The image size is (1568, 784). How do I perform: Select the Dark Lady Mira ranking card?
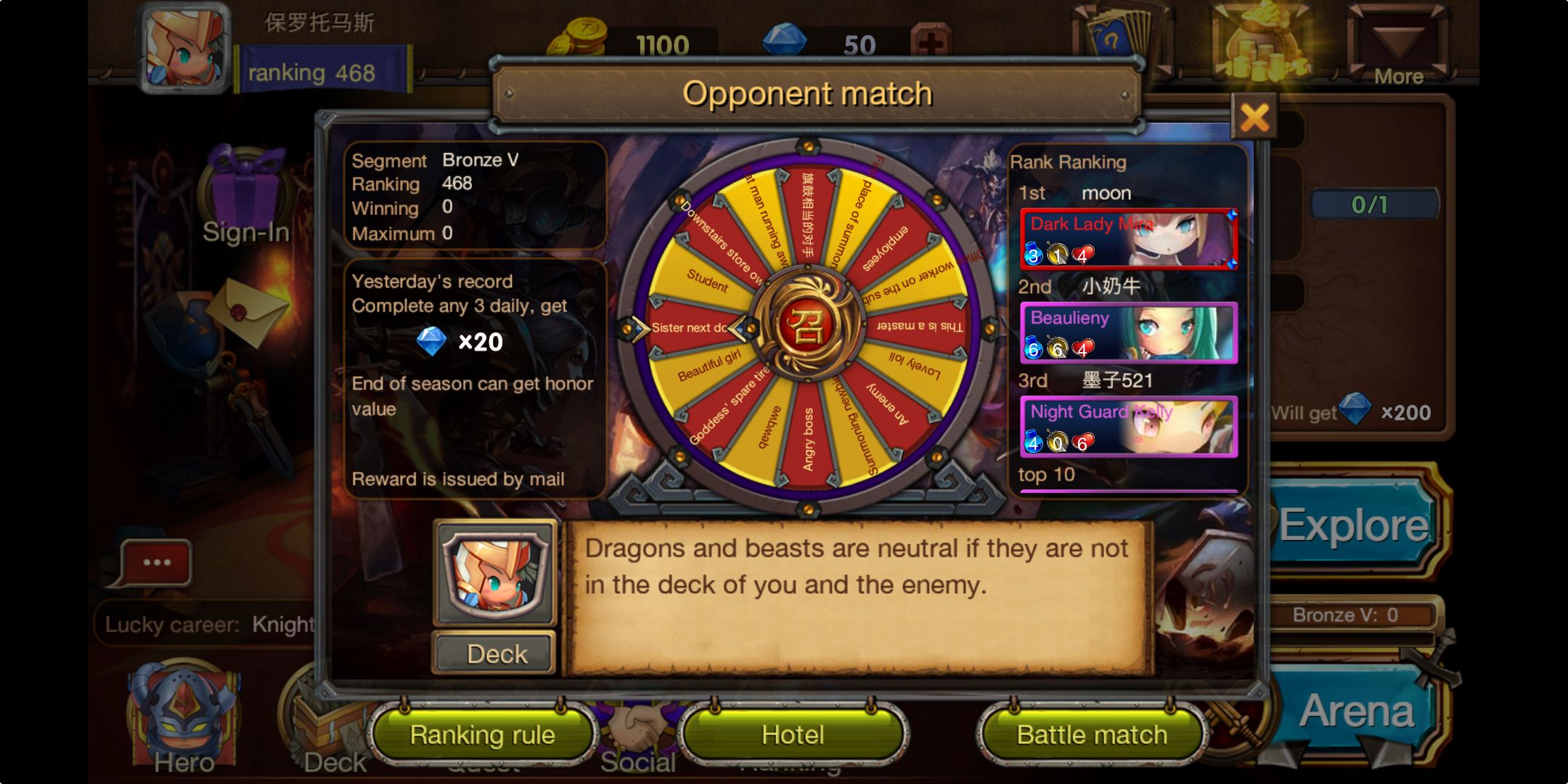click(1128, 240)
